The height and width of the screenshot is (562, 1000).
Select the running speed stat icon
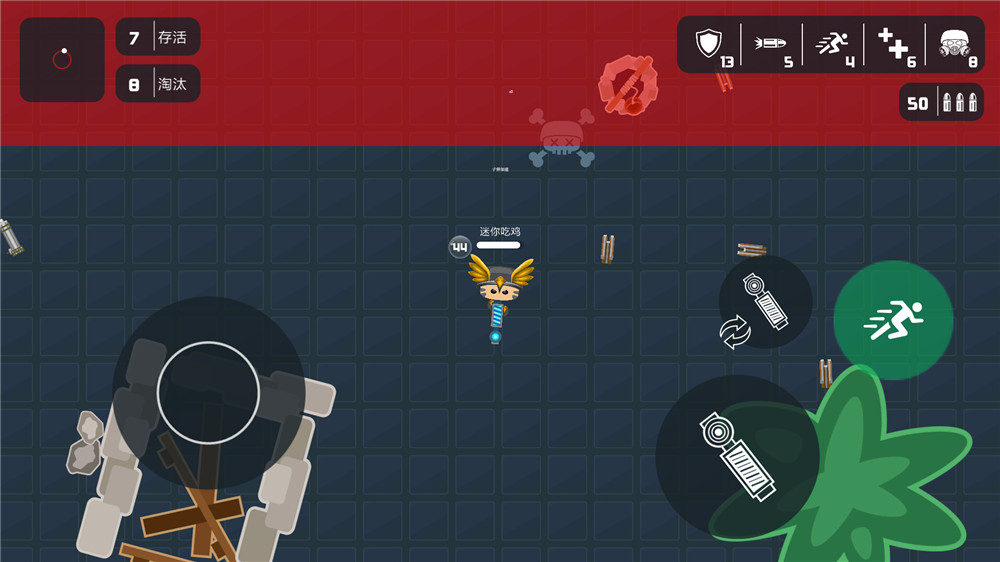pyautogui.click(x=832, y=43)
